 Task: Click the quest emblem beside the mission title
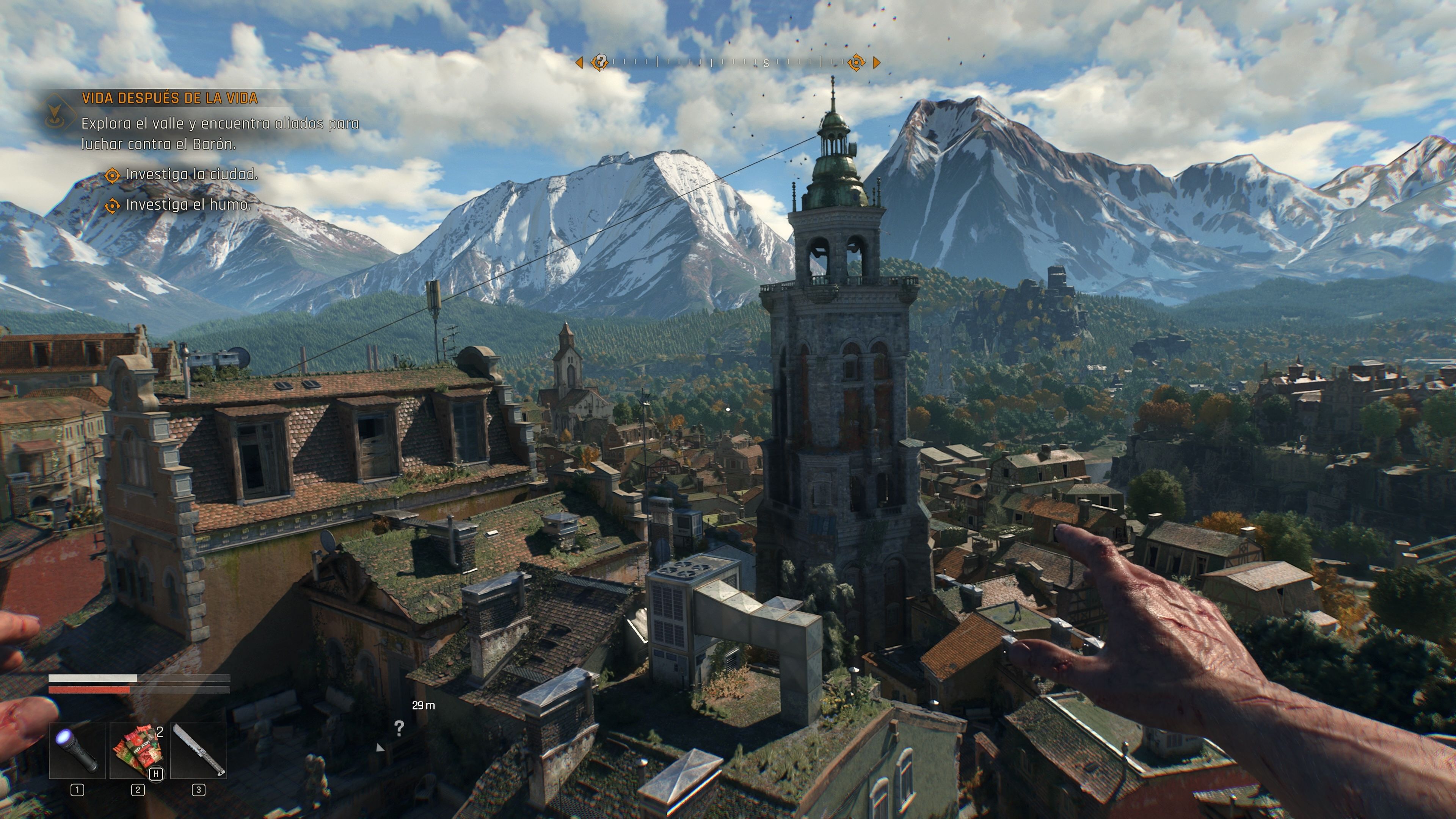54,111
